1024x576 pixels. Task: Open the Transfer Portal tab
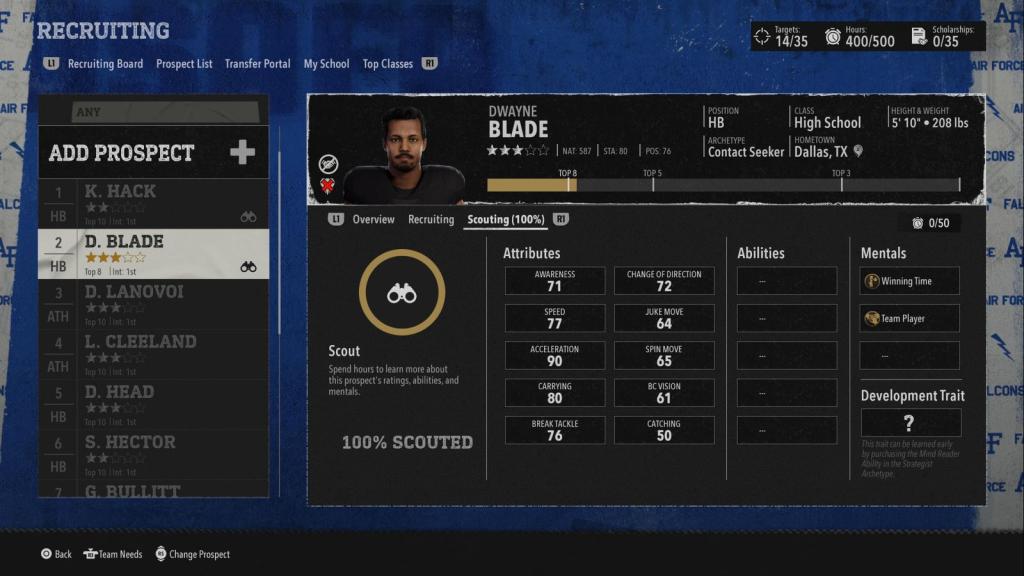257,64
